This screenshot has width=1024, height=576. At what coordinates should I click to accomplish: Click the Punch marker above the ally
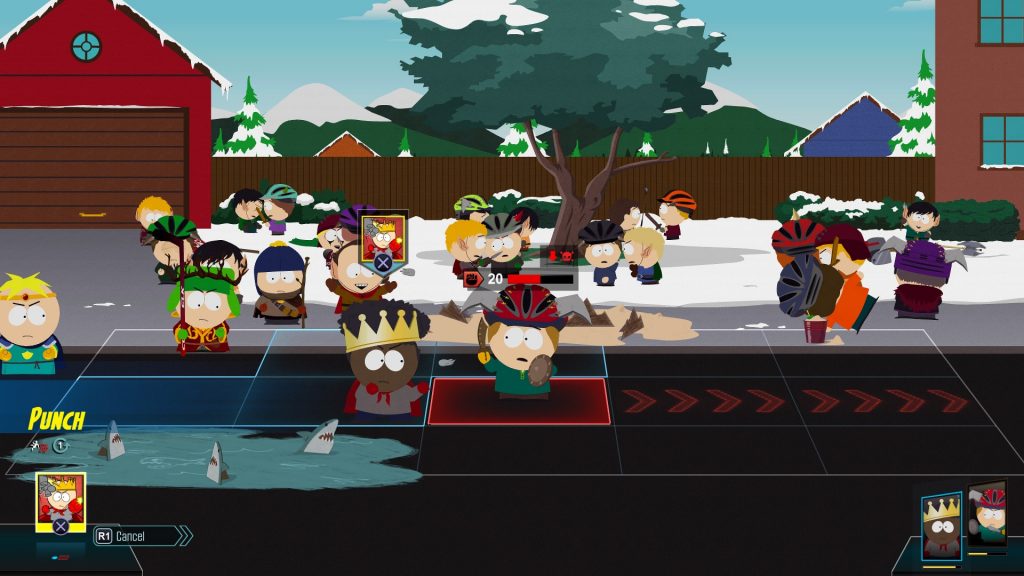coord(383,240)
